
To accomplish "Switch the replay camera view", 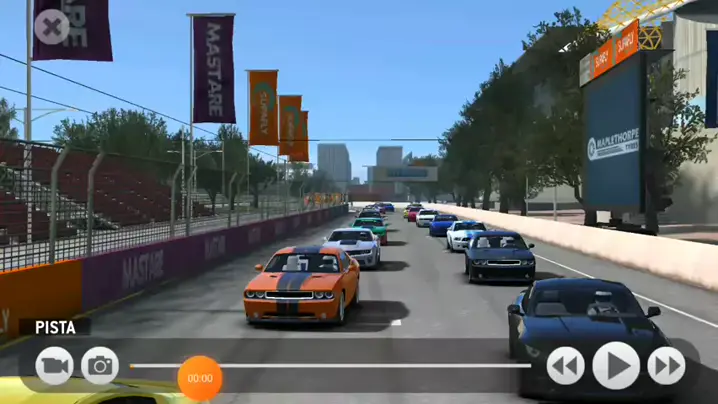I will pos(55,366).
